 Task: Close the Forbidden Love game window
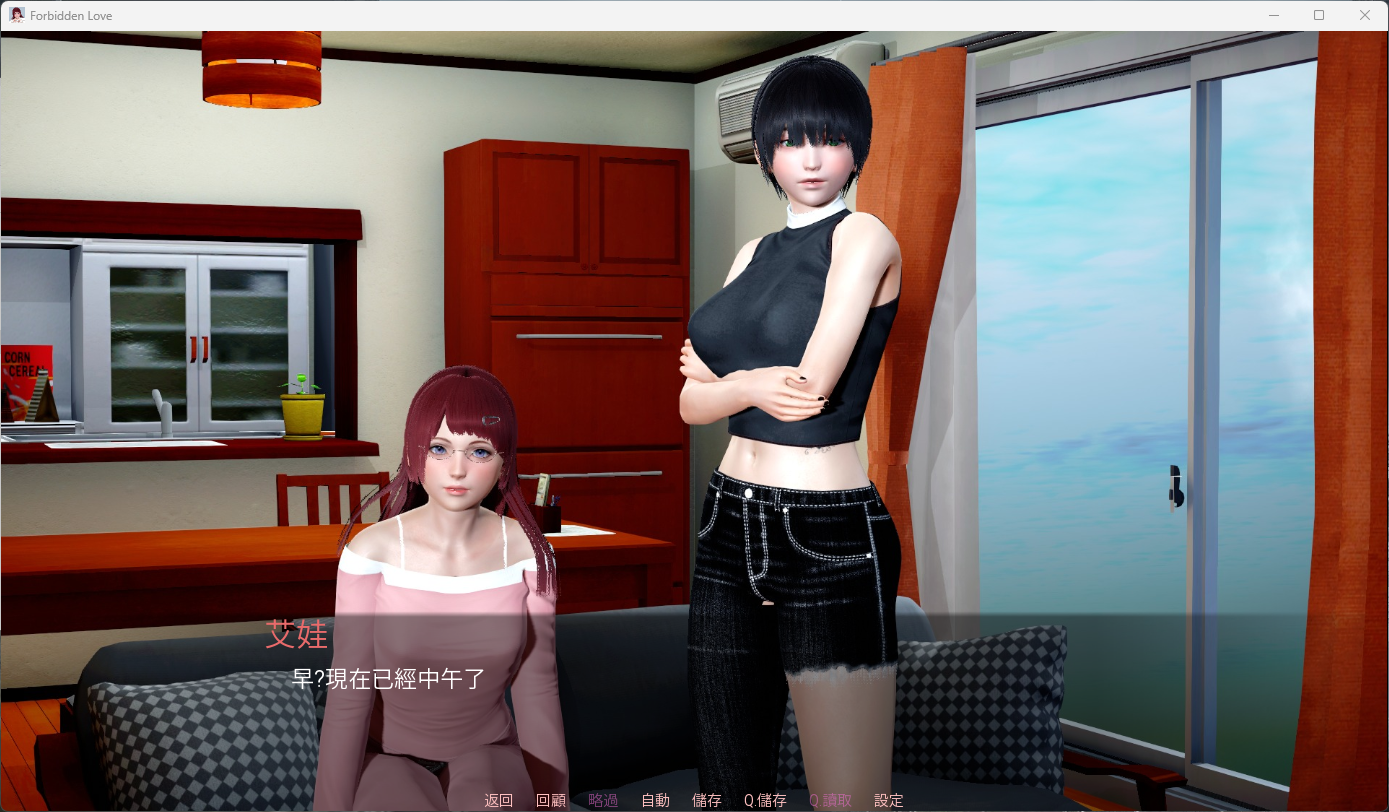[1365, 15]
